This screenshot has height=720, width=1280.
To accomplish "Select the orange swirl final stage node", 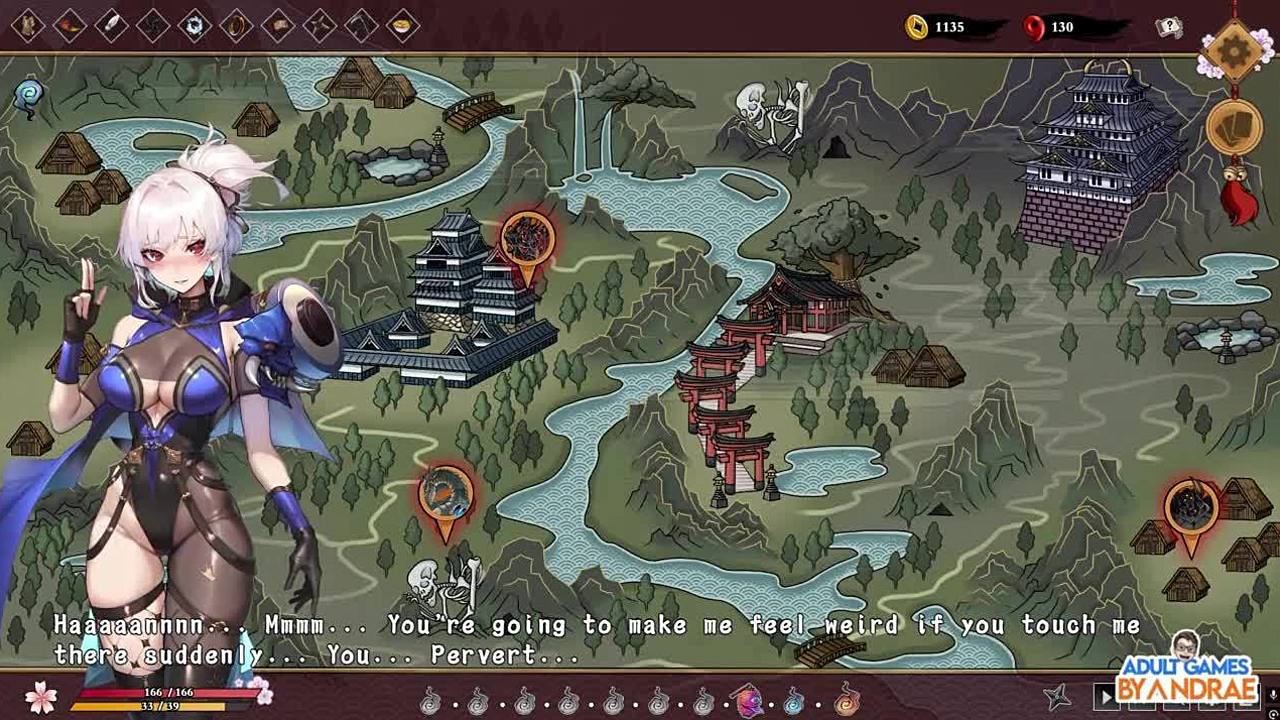I will click(x=846, y=701).
